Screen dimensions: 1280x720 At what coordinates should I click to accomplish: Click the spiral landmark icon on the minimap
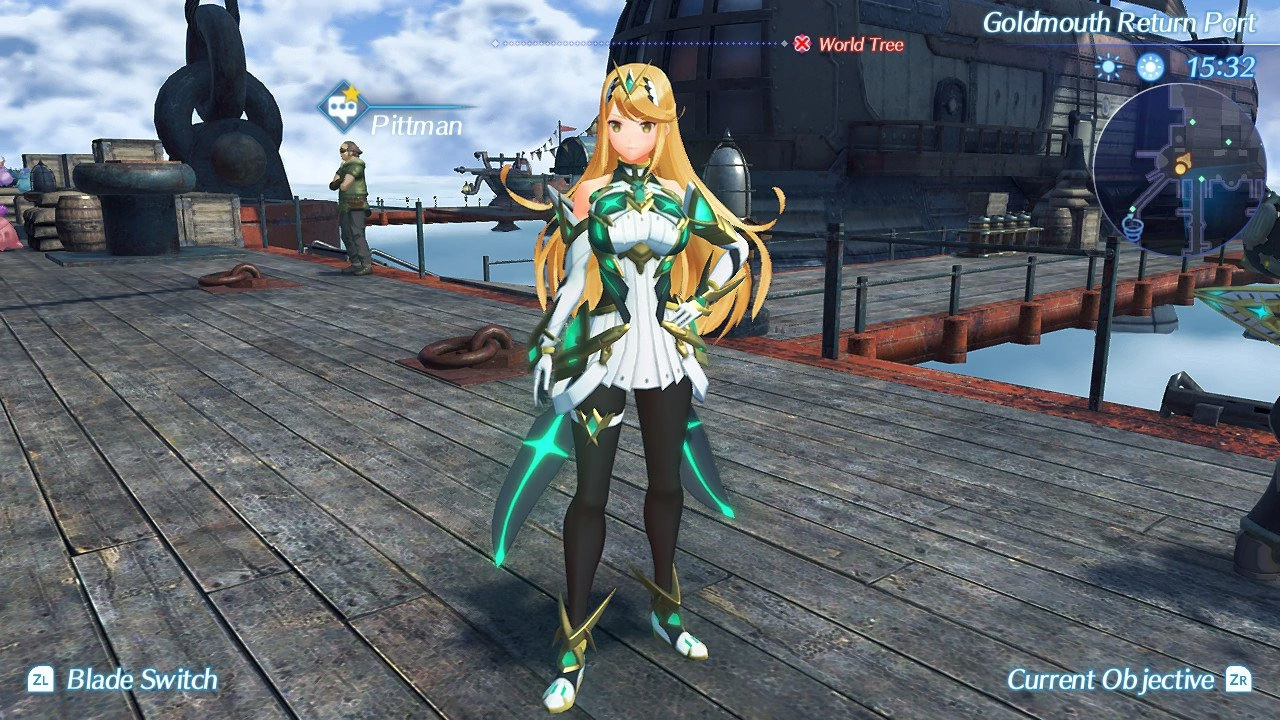pyautogui.click(x=1133, y=228)
